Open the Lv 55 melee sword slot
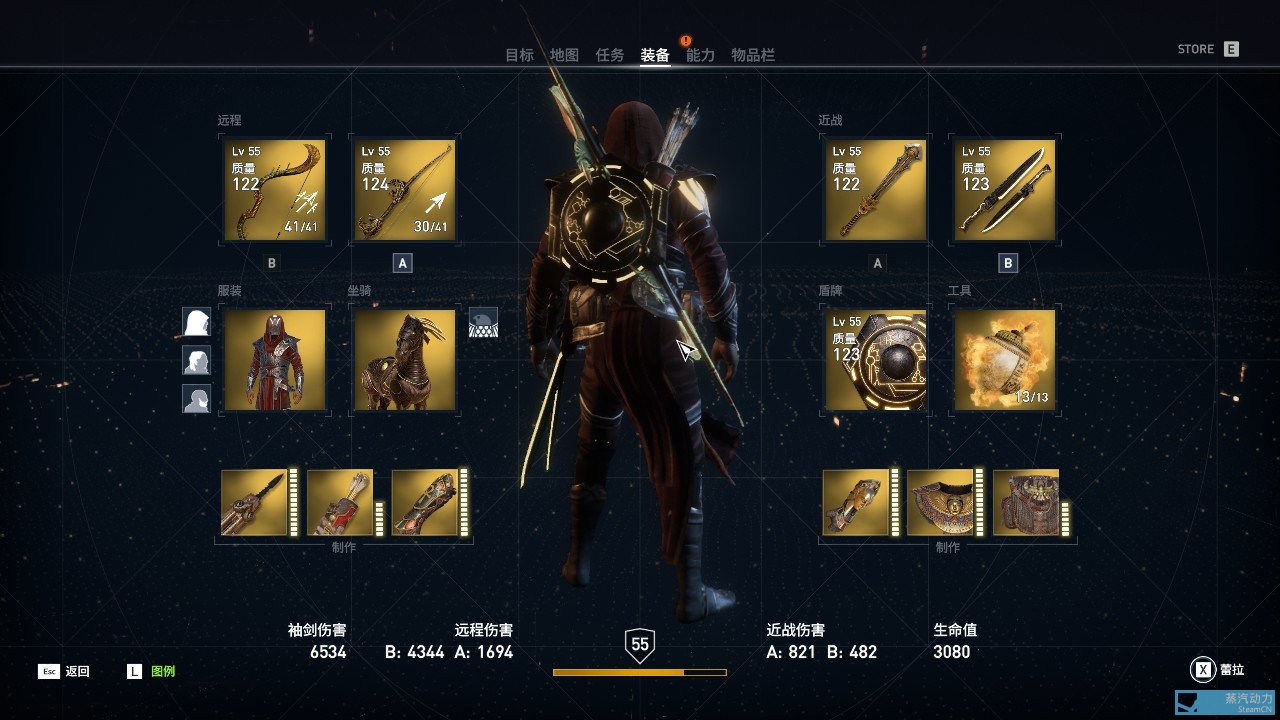 click(x=874, y=190)
